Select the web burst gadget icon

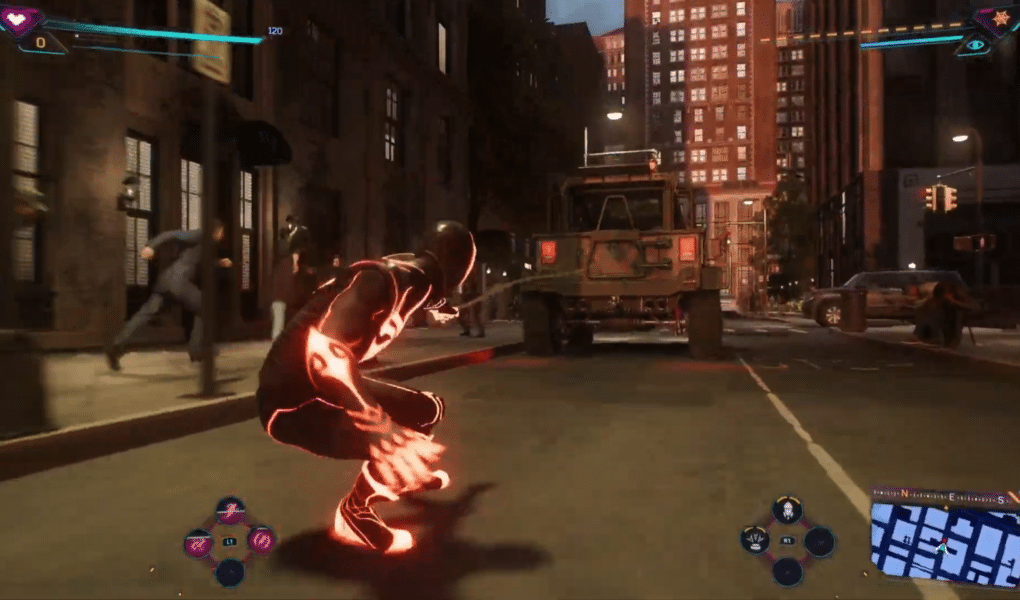pyautogui.click(x=755, y=540)
